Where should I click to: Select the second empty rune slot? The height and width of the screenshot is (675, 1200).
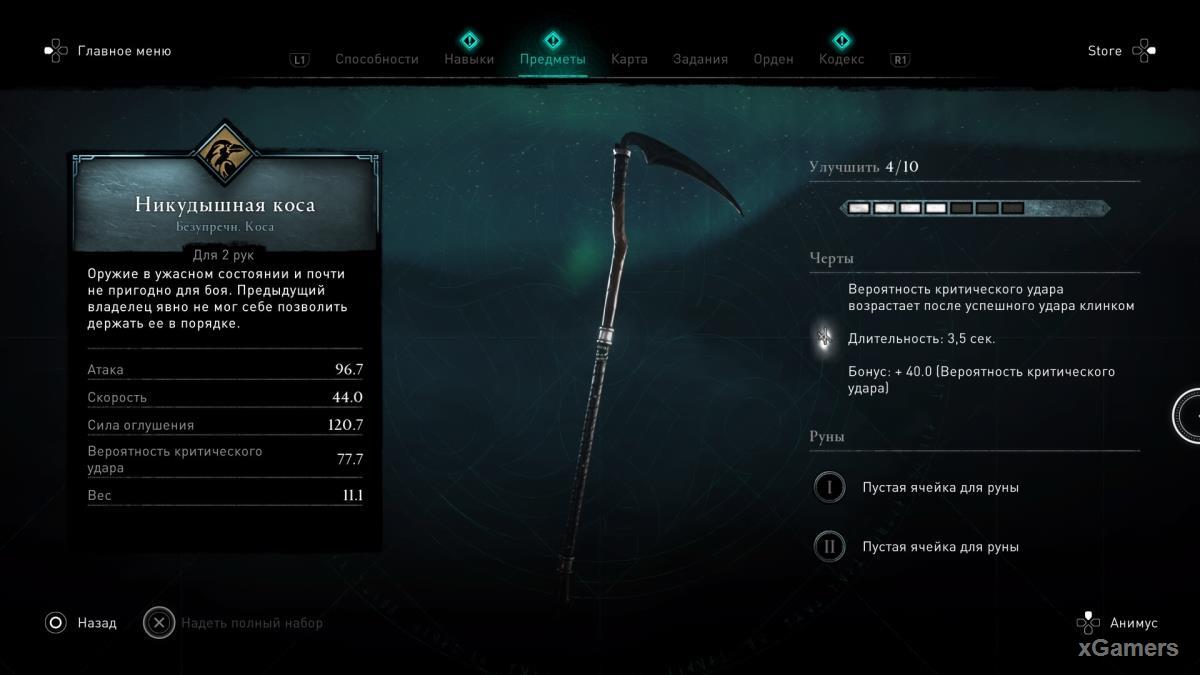point(829,547)
